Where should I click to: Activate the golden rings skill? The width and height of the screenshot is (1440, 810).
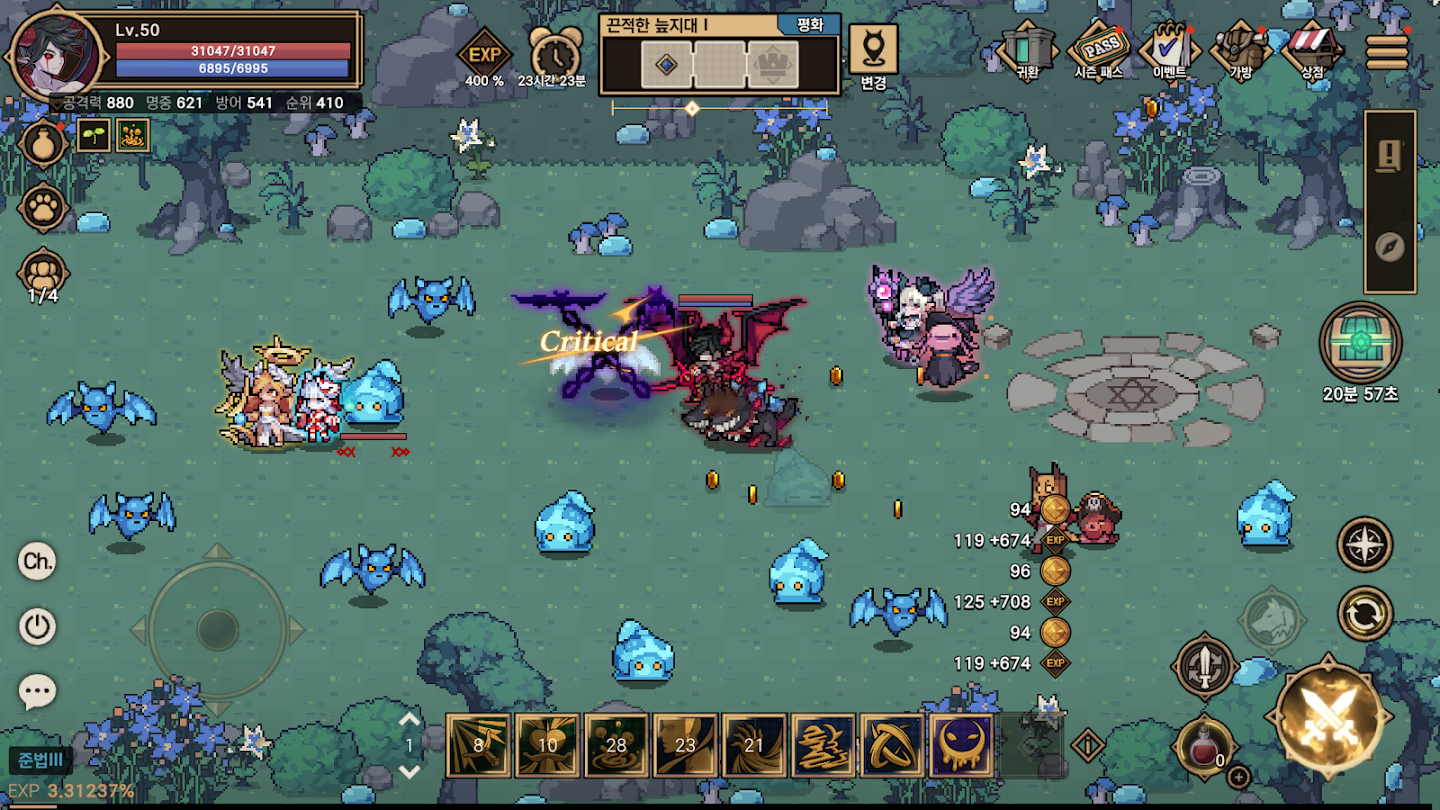pos(892,745)
